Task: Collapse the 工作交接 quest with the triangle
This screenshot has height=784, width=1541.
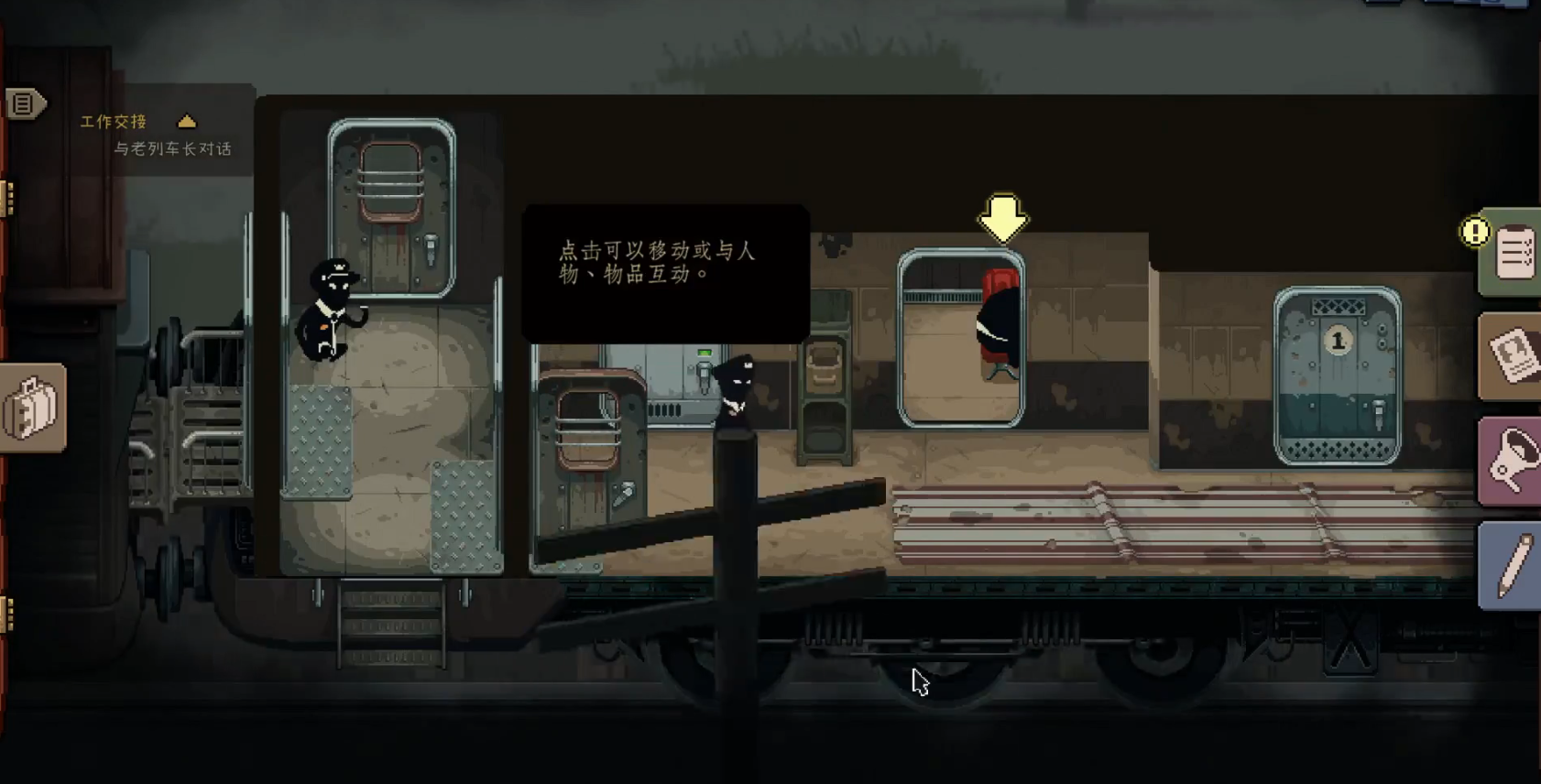Action: pos(188,119)
